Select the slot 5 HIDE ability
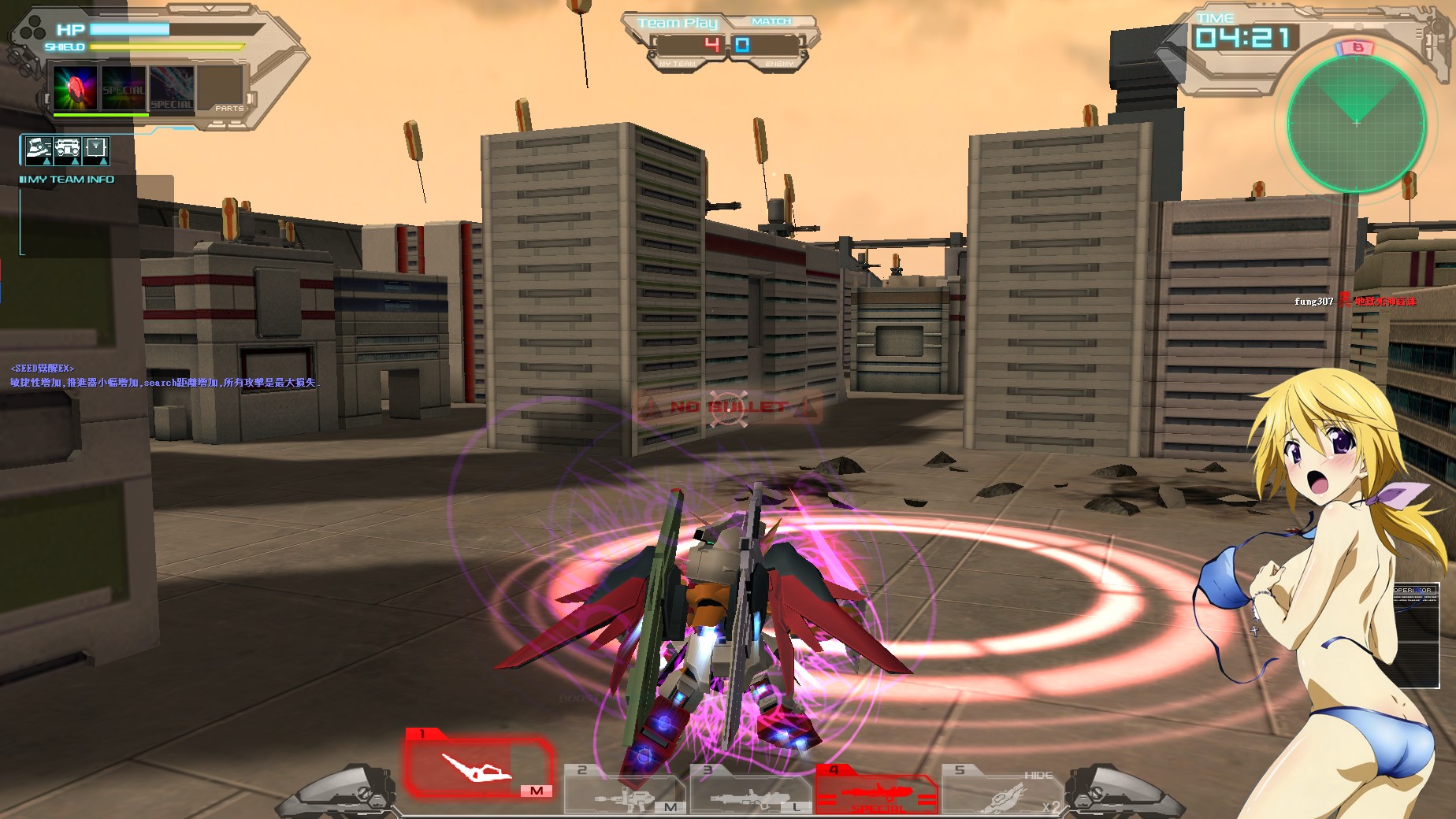This screenshot has height=819, width=1456. [x=1001, y=790]
